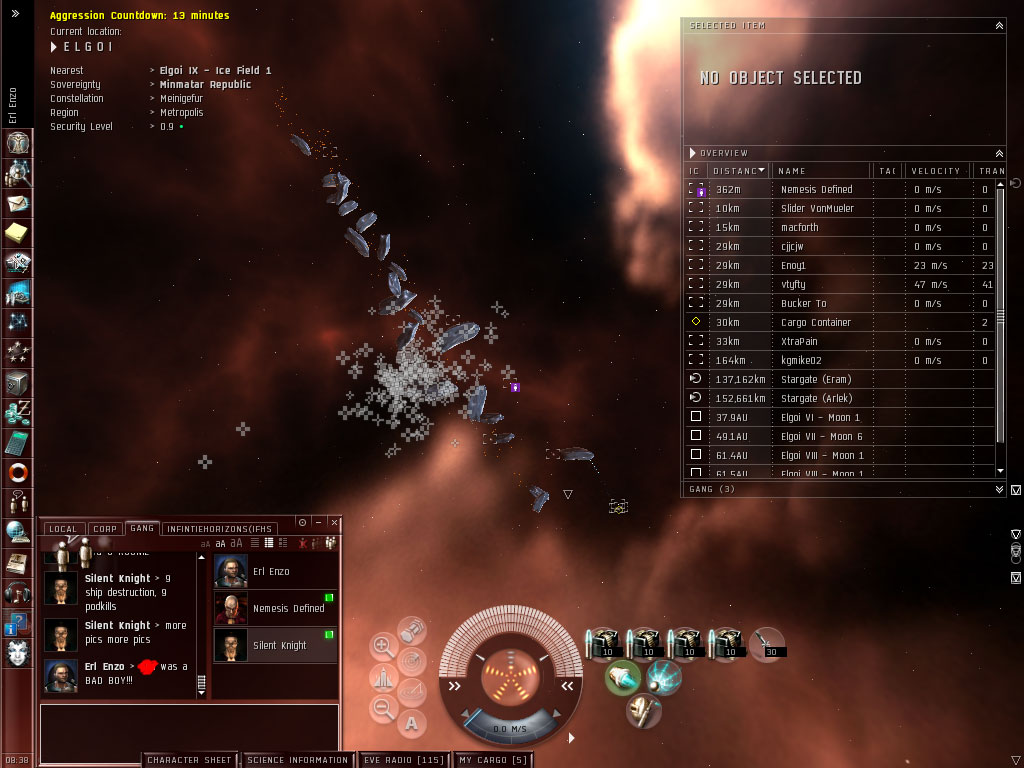Open the Science Information window

pyautogui.click(x=297, y=760)
